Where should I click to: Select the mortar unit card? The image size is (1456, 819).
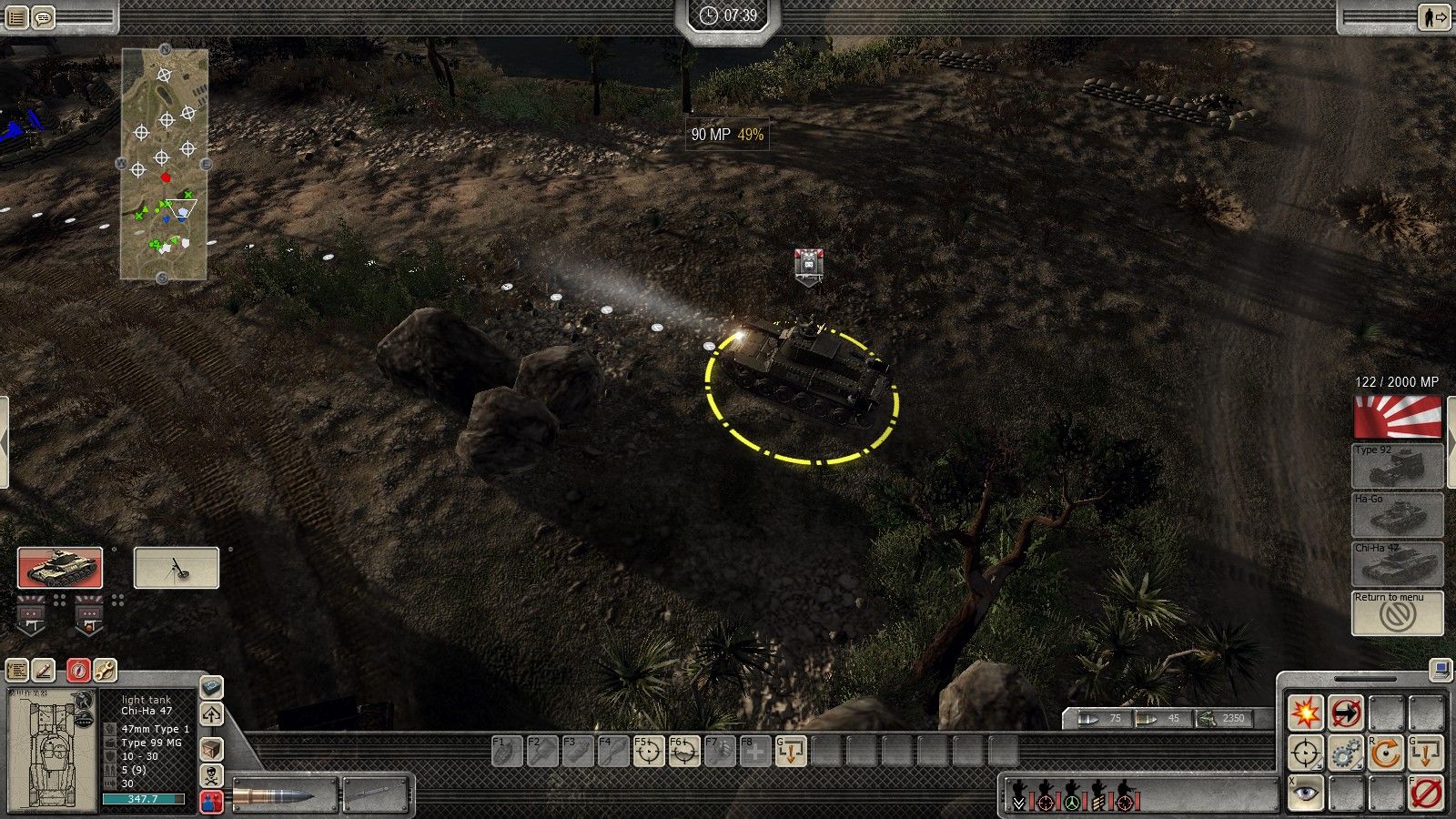[x=177, y=568]
